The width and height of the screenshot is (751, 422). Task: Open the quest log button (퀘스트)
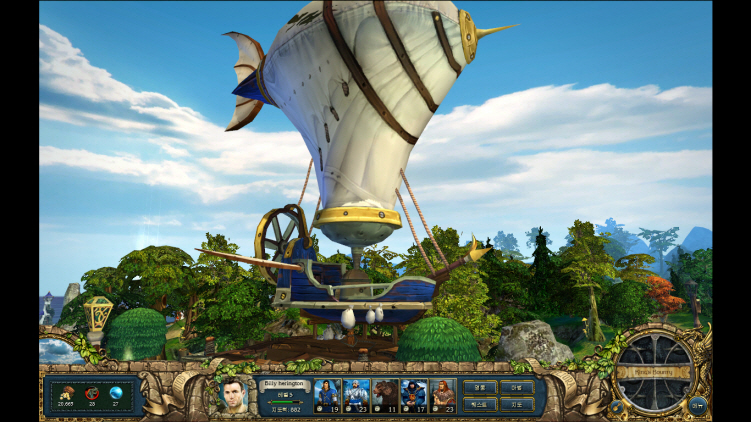pyautogui.click(x=480, y=405)
